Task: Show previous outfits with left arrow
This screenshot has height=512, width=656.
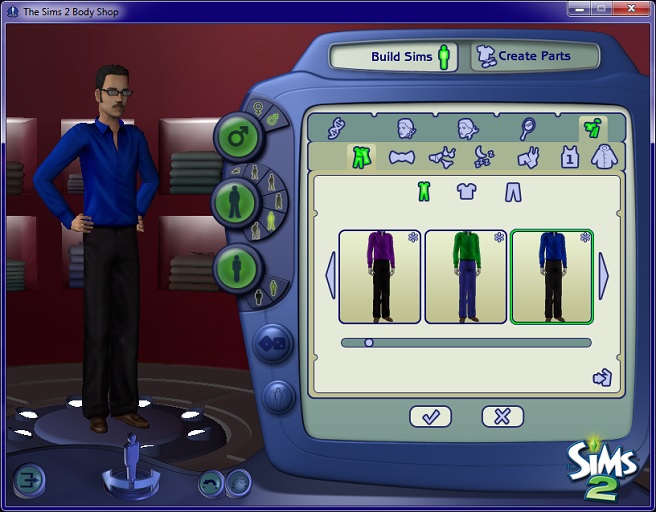Action: click(x=330, y=275)
